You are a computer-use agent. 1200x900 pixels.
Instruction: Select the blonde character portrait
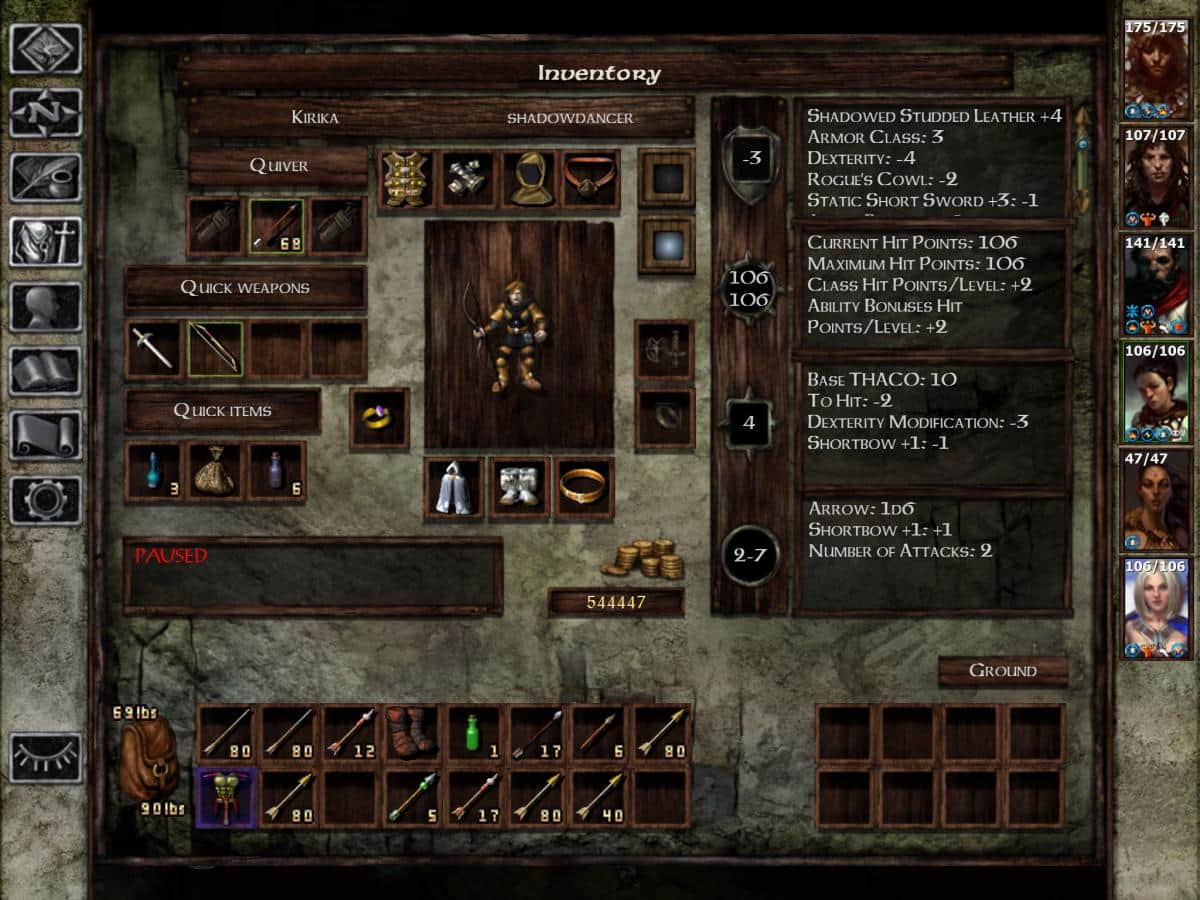pyautogui.click(x=1157, y=610)
